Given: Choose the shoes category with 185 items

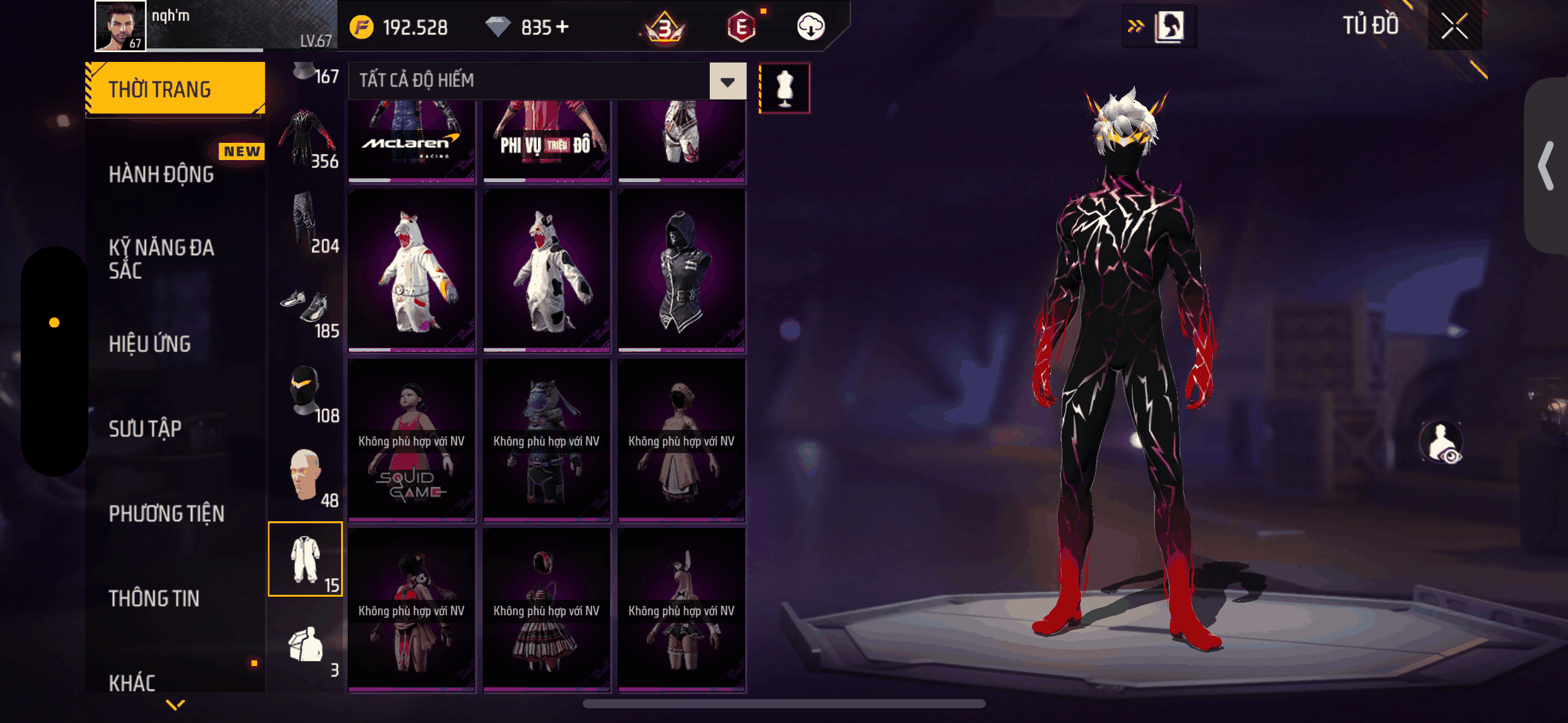Looking at the screenshot, I should click(x=306, y=313).
